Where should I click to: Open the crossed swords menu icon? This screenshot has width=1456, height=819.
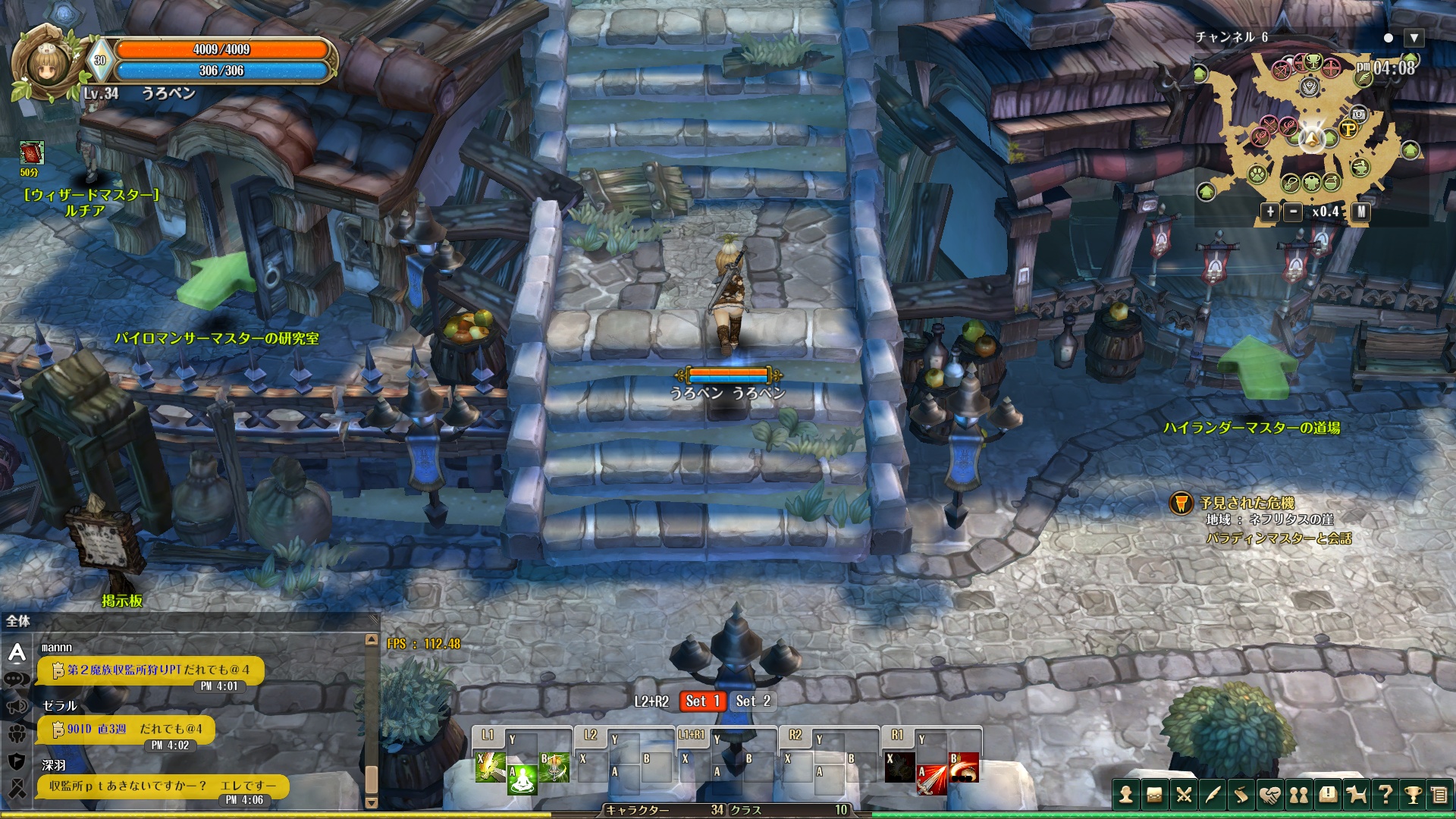1184,795
